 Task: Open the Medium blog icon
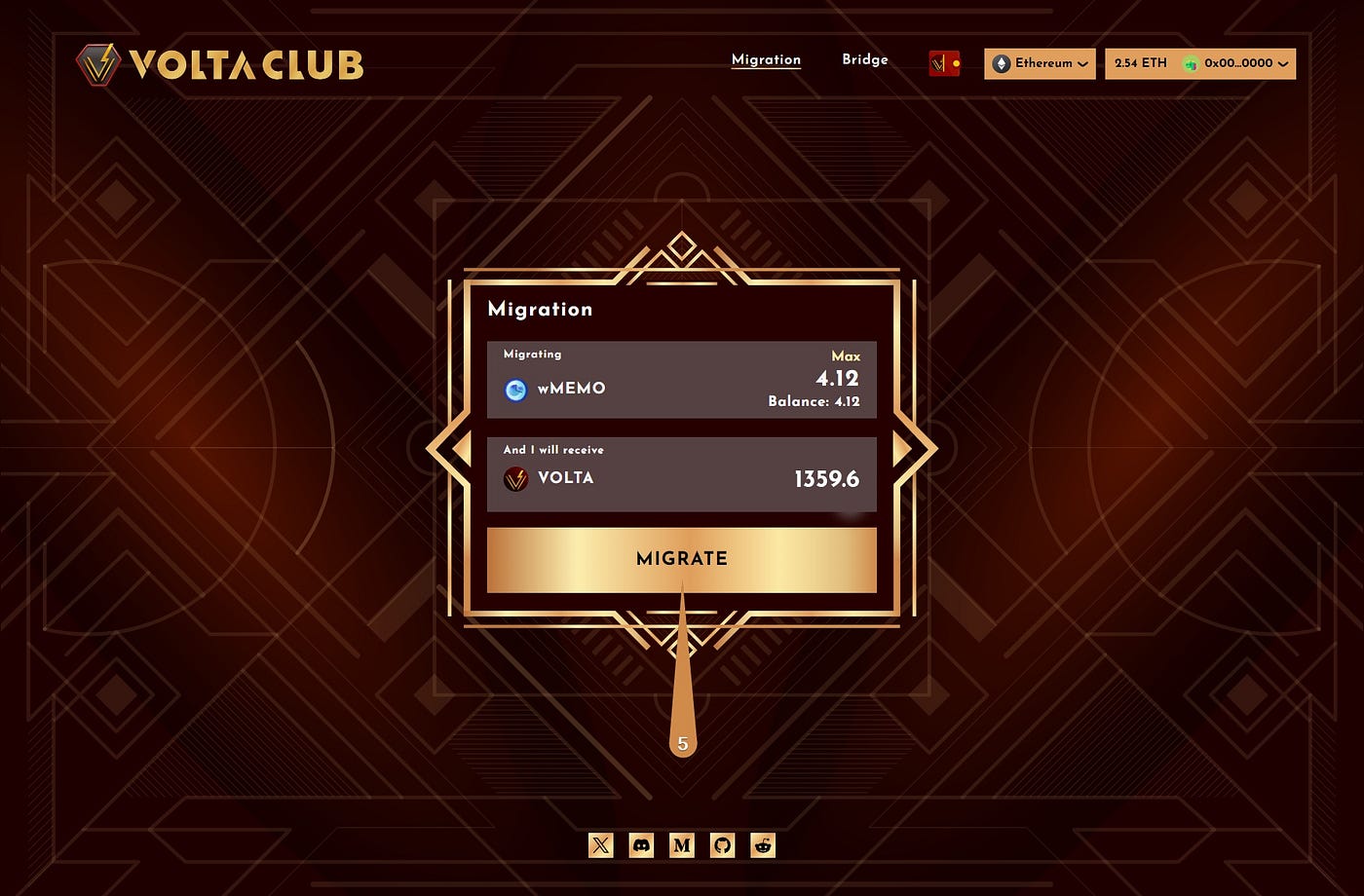[681, 845]
